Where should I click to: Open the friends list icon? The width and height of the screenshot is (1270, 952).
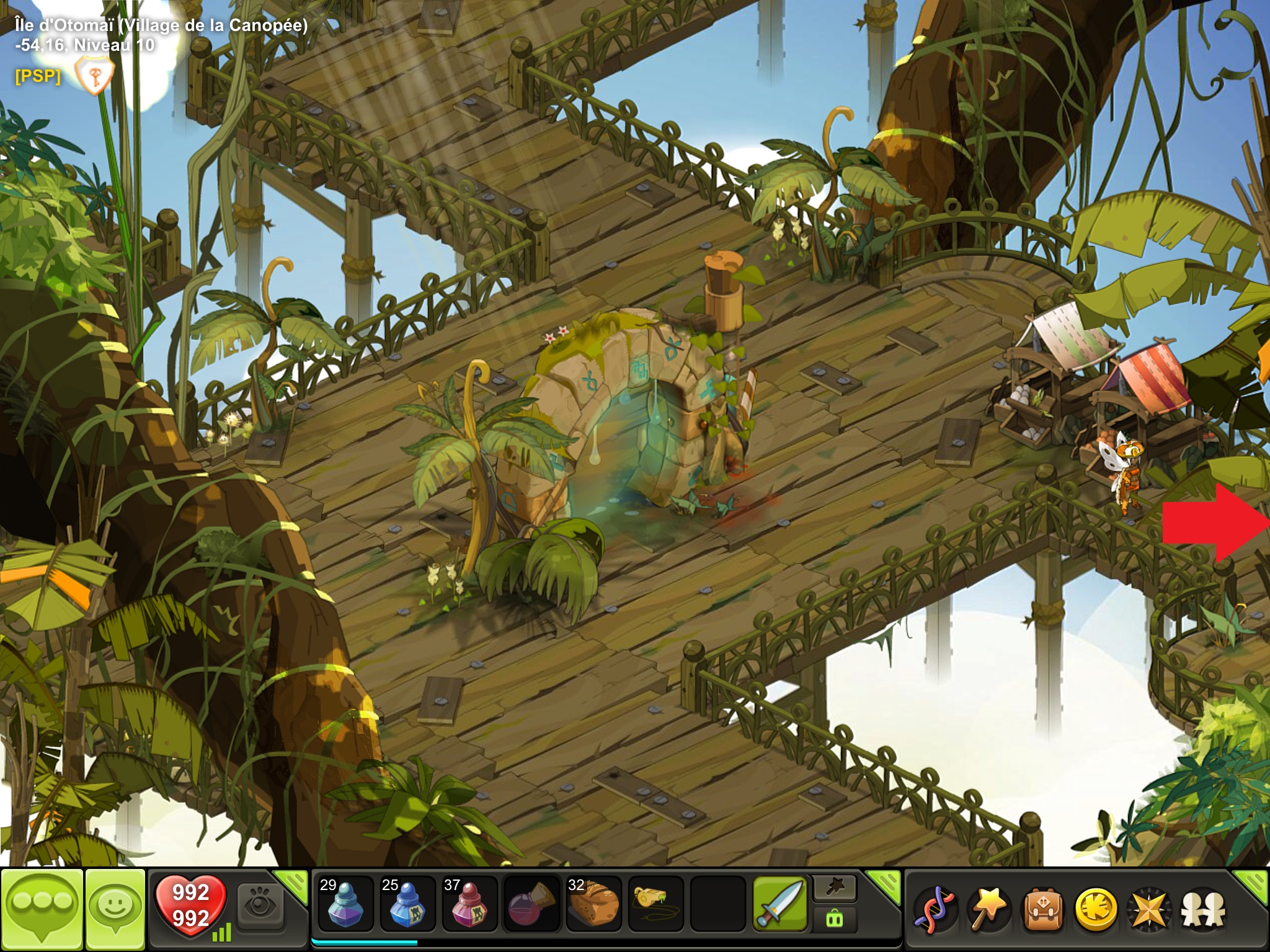[1202, 910]
